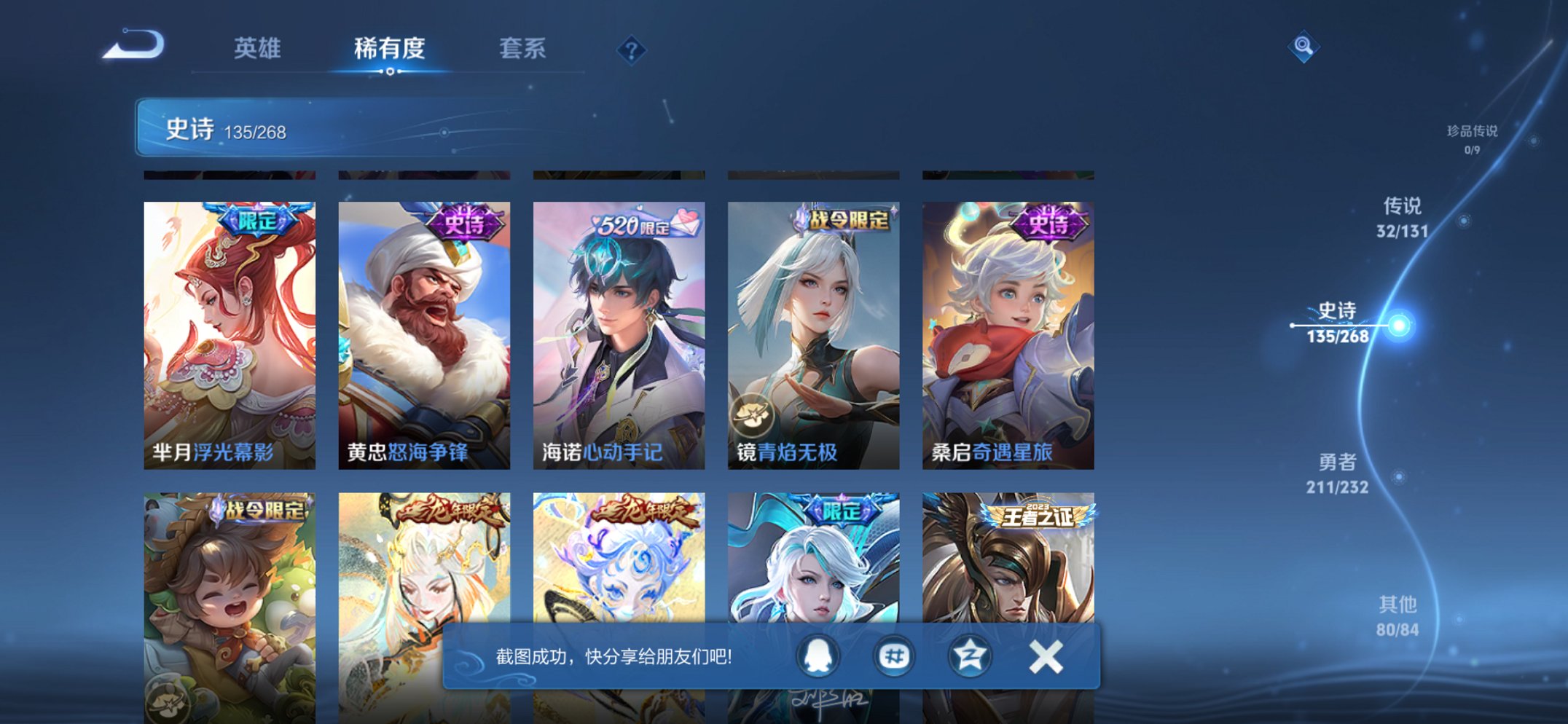
Task: Open the 芈月浮光幕影 skin thumbnail
Action: [228, 335]
